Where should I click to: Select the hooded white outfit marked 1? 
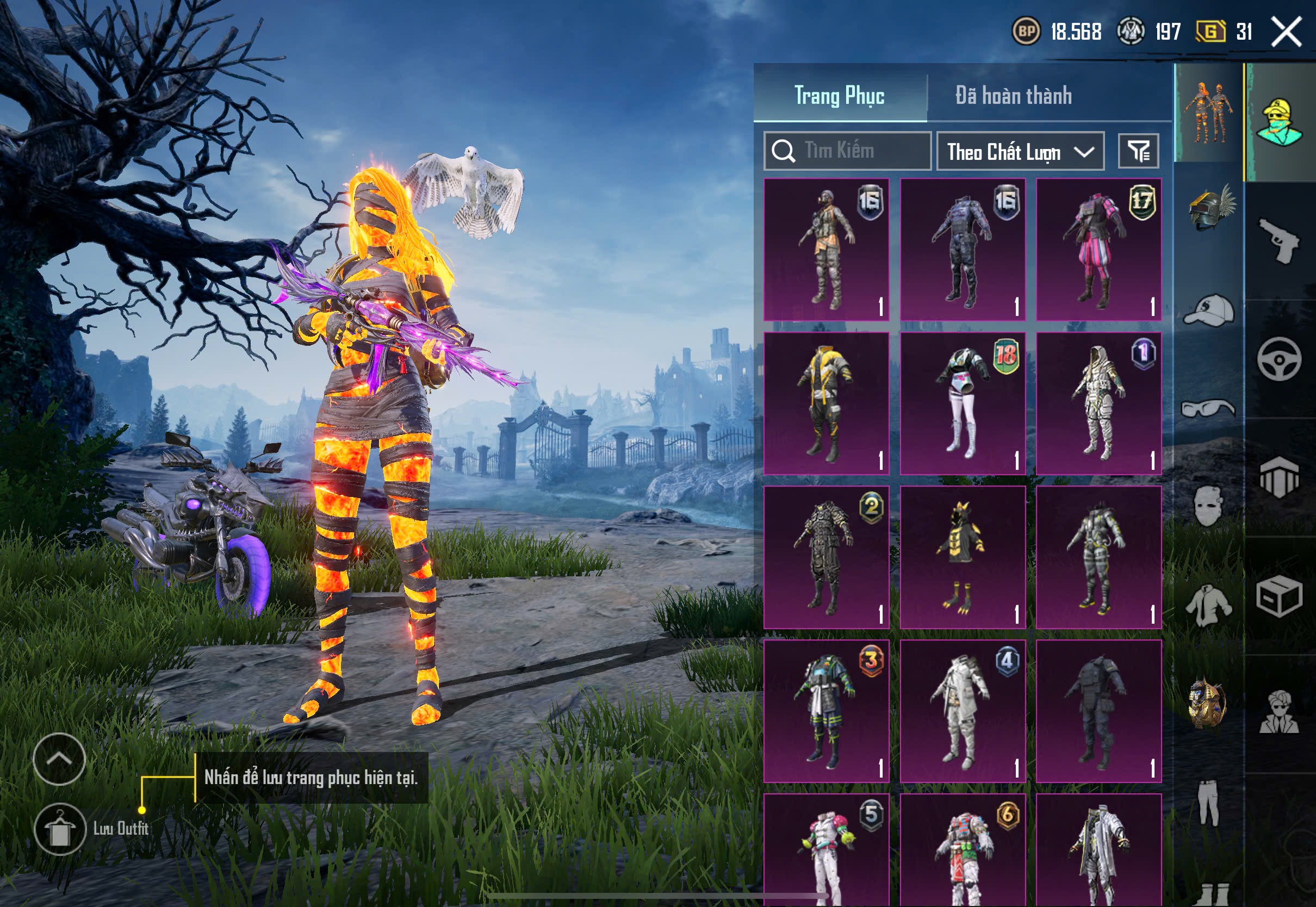pyautogui.click(x=1098, y=403)
